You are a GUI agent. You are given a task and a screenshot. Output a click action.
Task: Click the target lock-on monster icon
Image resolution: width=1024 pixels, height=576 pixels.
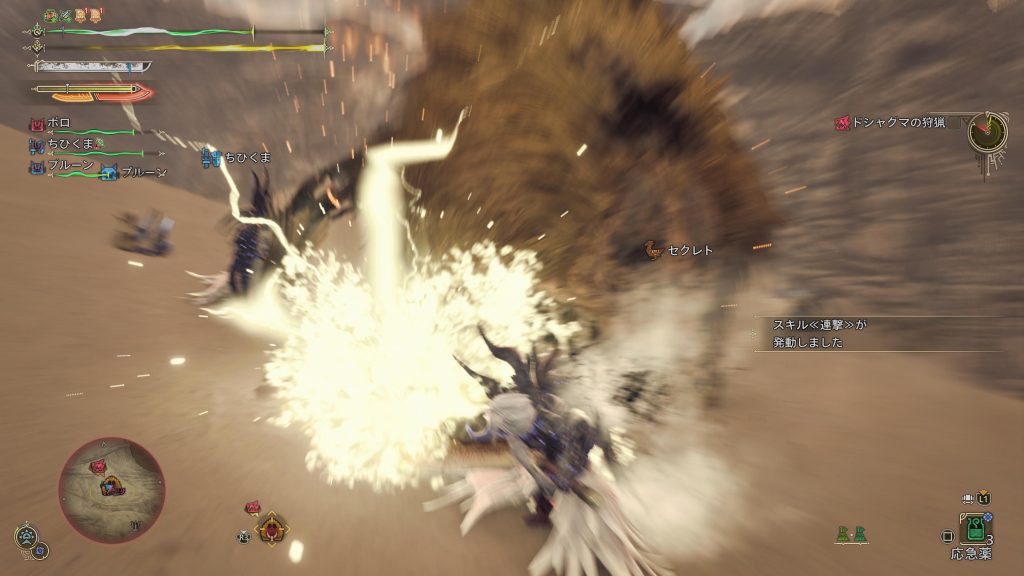pyautogui.click(x=270, y=528)
